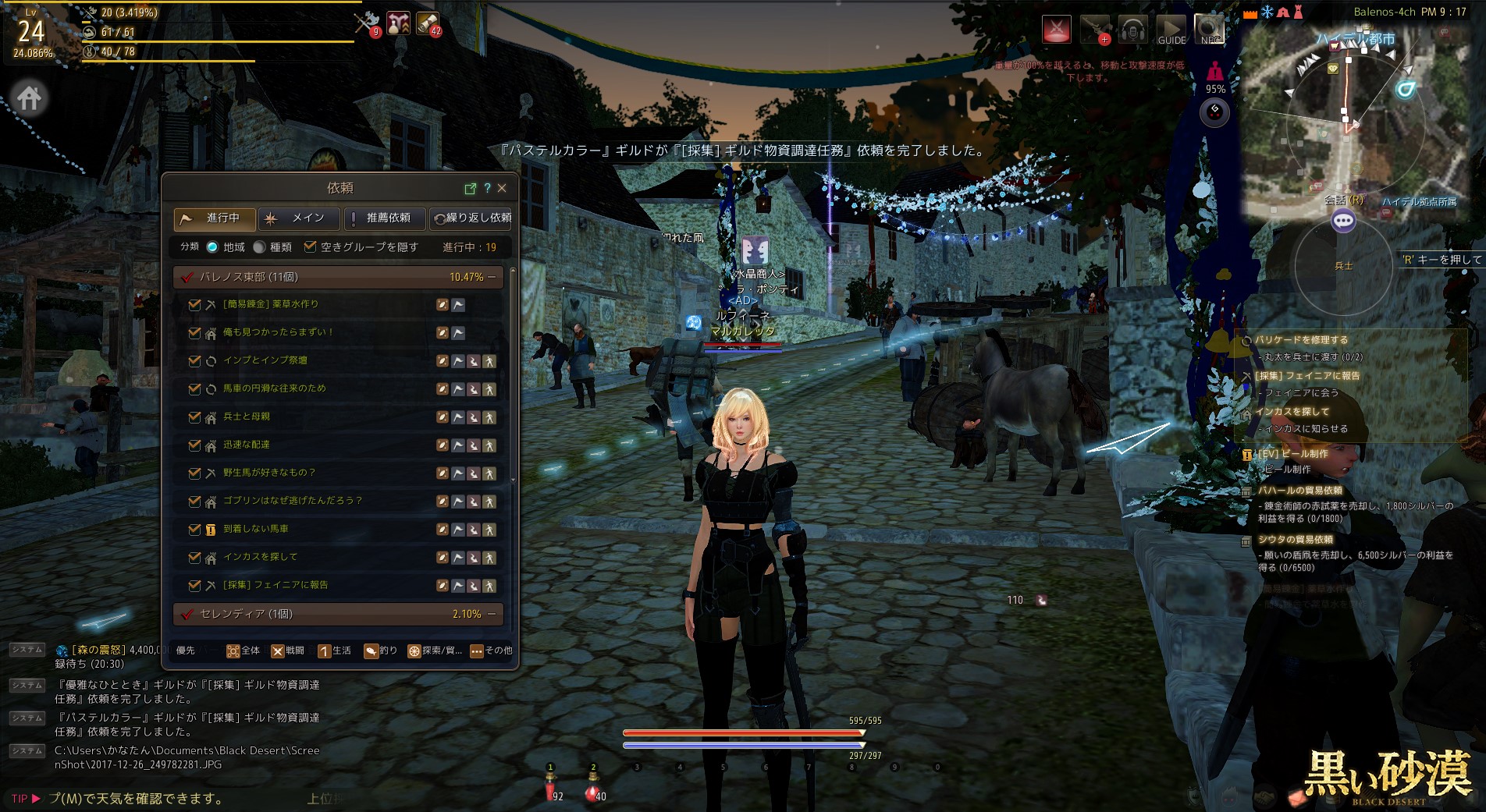Open the quest window help (?) icon
Screen dimensions: 1486x812
(x=487, y=188)
